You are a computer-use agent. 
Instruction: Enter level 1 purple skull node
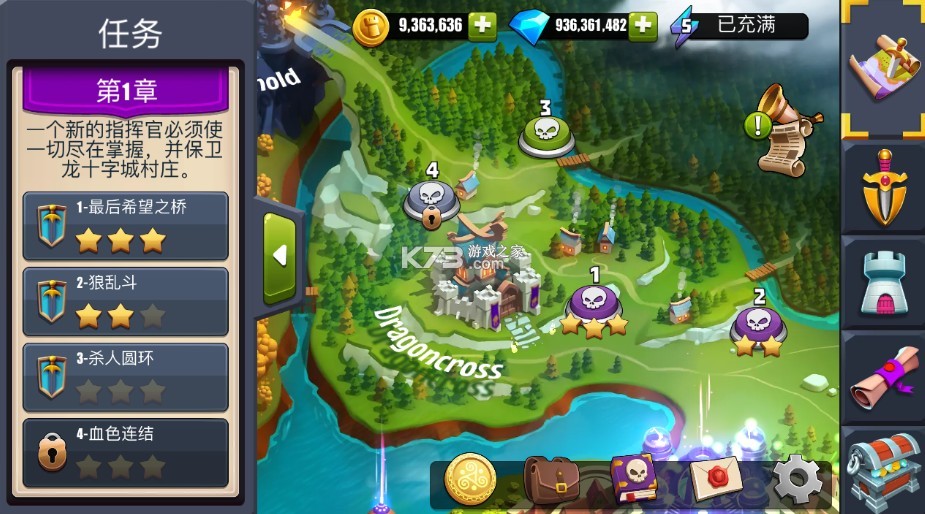click(594, 305)
